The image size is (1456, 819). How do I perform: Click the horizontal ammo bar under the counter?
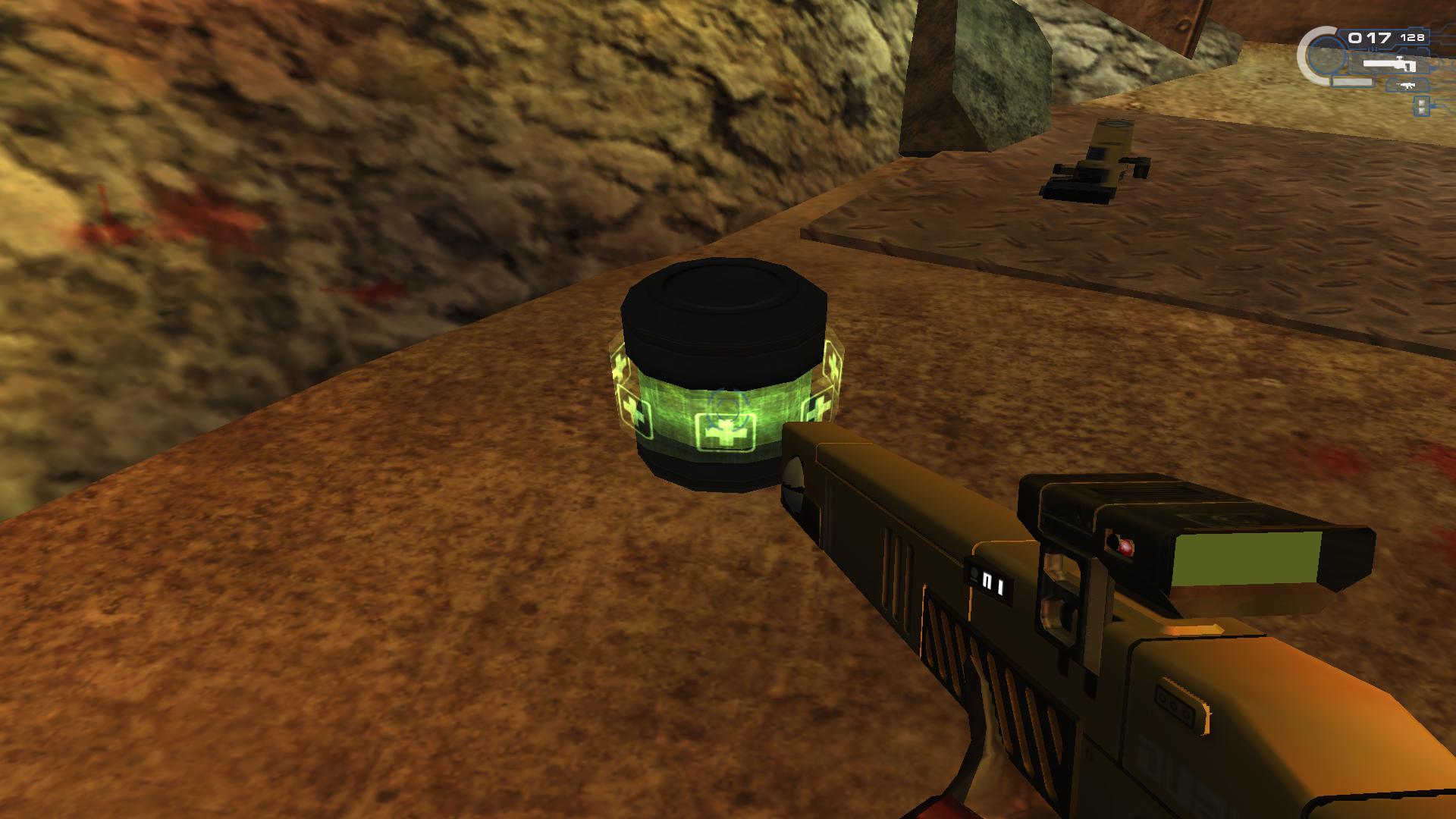click(x=1352, y=81)
